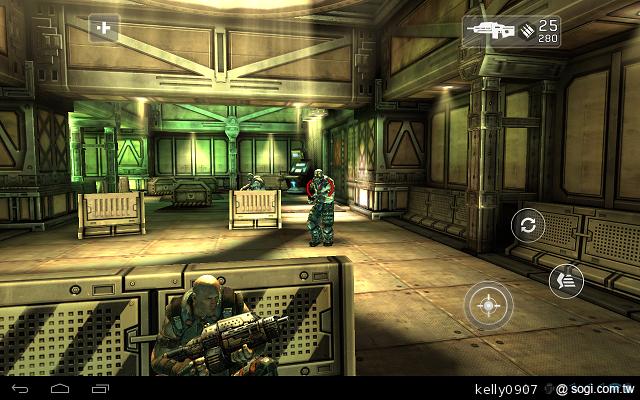Image resolution: width=640 pixels, height=400 pixels.
Task: Fire with the crosshair button
Action: 489,305
